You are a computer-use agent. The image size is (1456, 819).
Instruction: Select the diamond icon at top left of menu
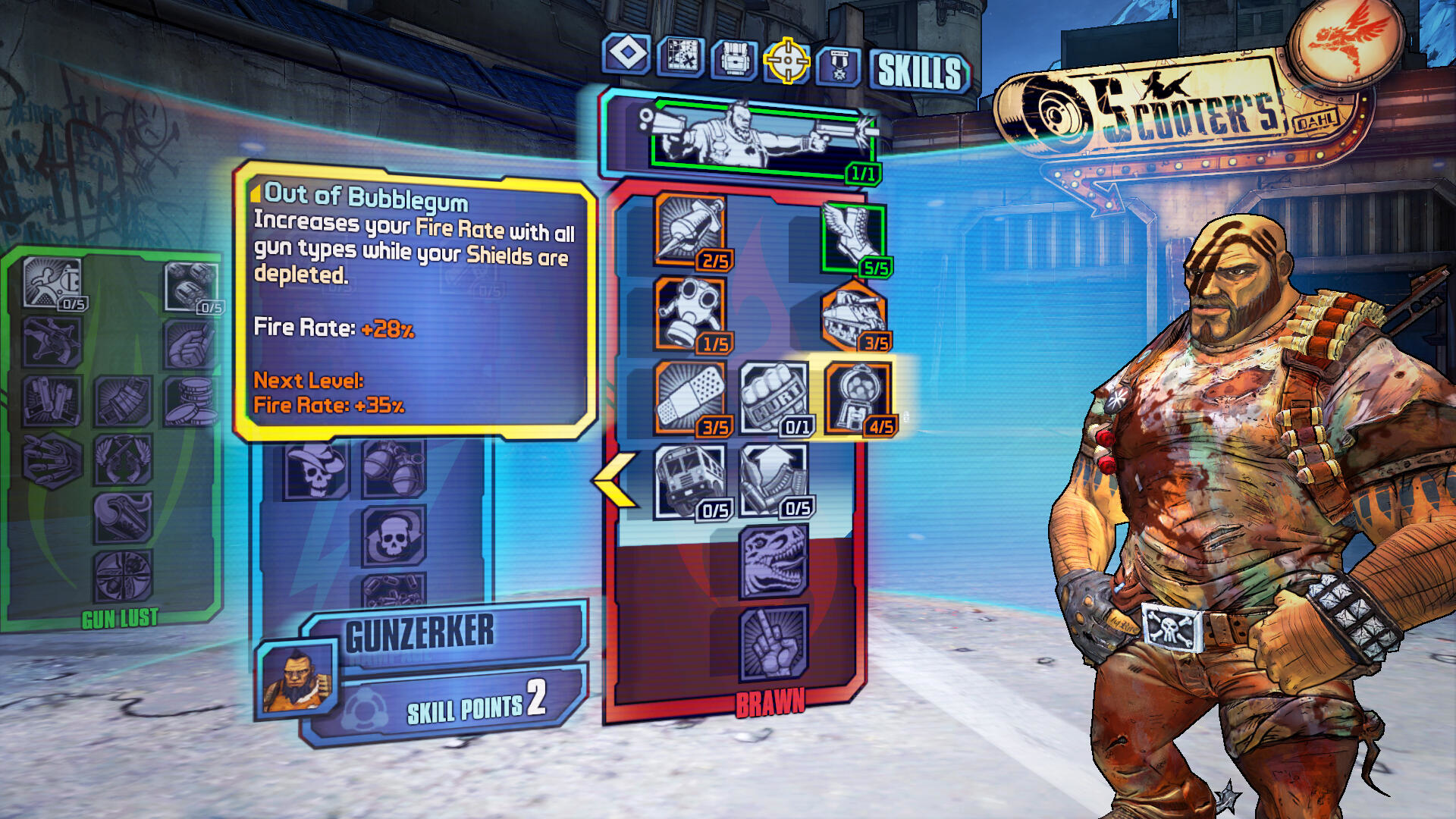628,57
